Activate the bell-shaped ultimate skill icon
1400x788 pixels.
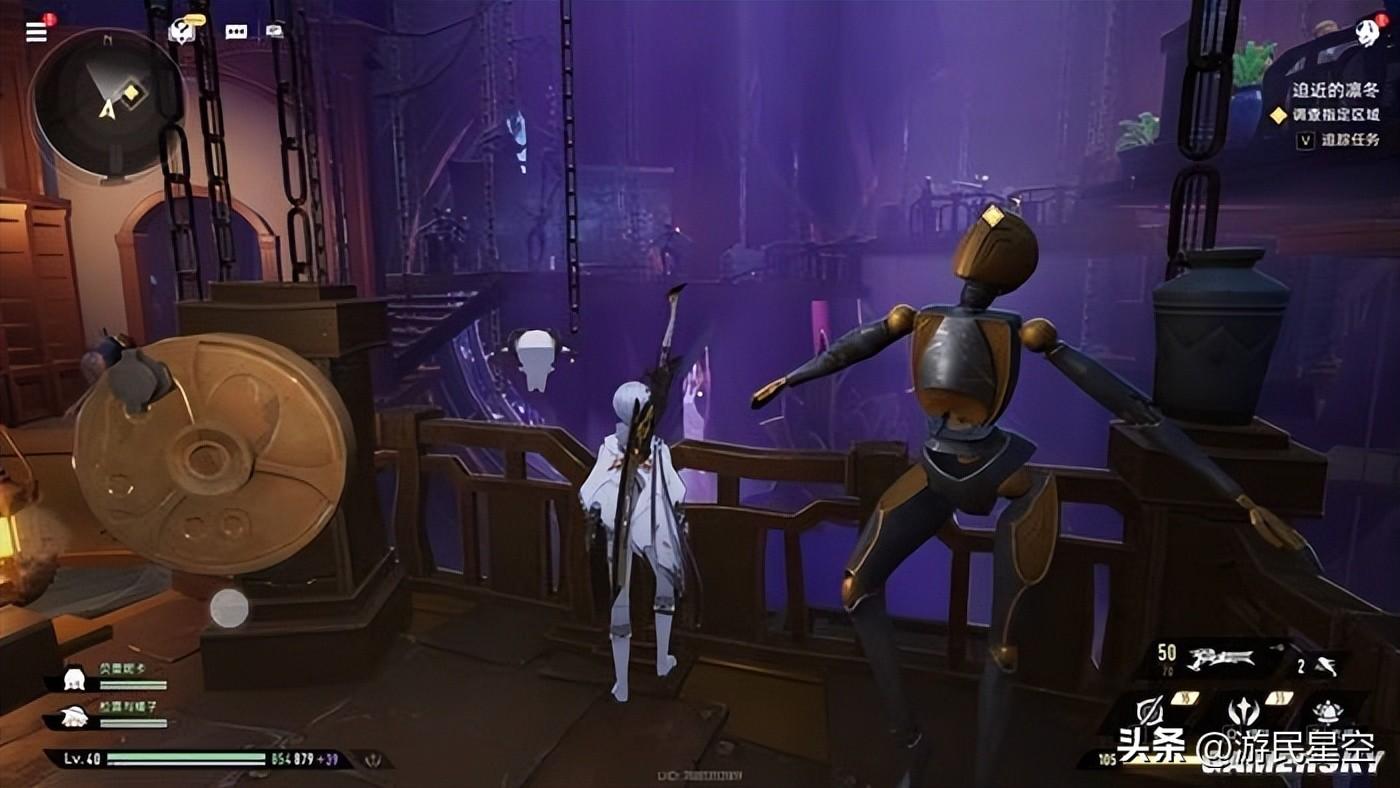coord(1327,712)
